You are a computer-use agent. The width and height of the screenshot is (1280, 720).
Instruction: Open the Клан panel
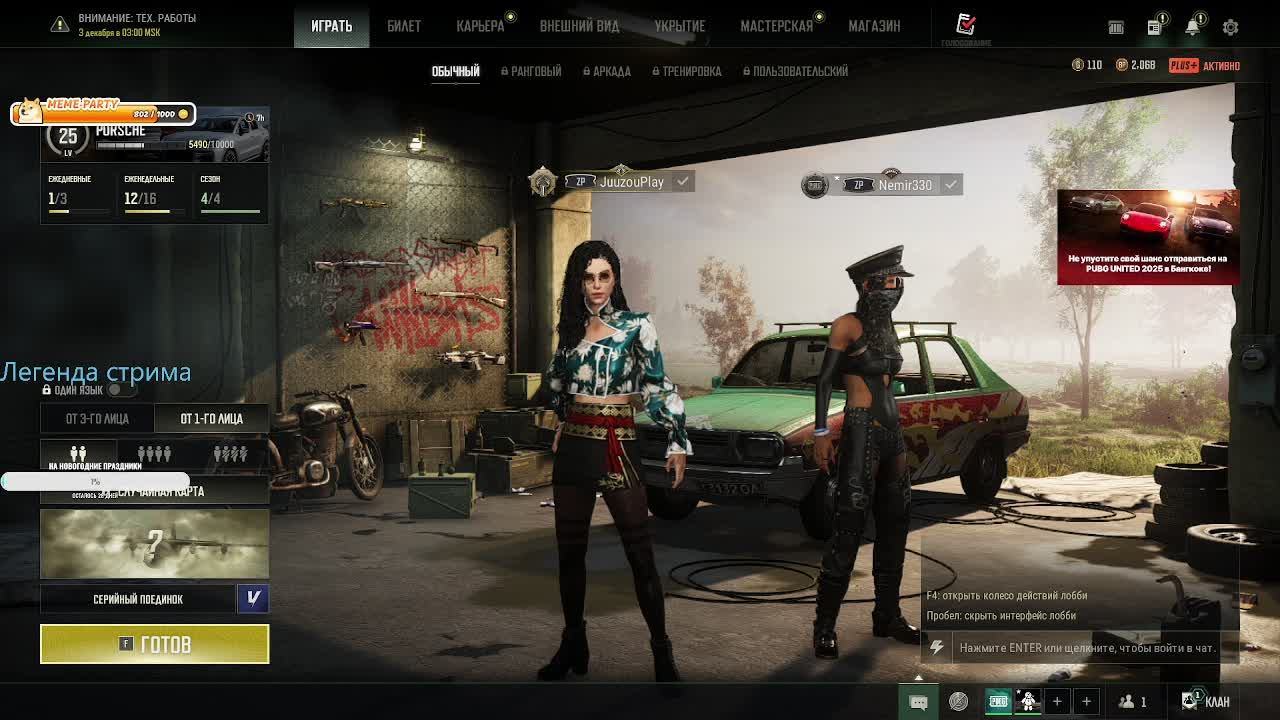(1206, 701)
